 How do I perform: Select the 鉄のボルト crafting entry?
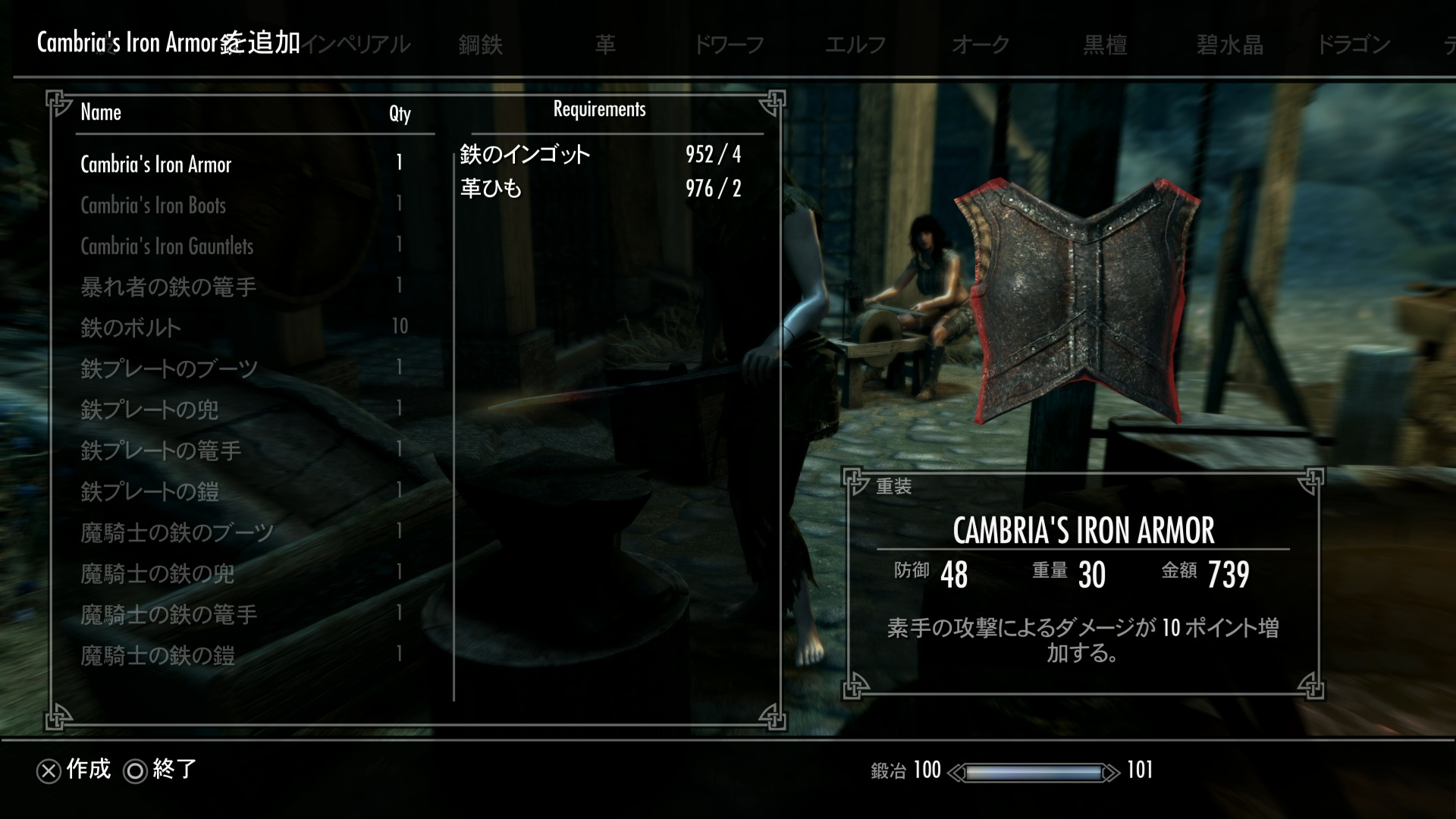[x=130, y=328]
